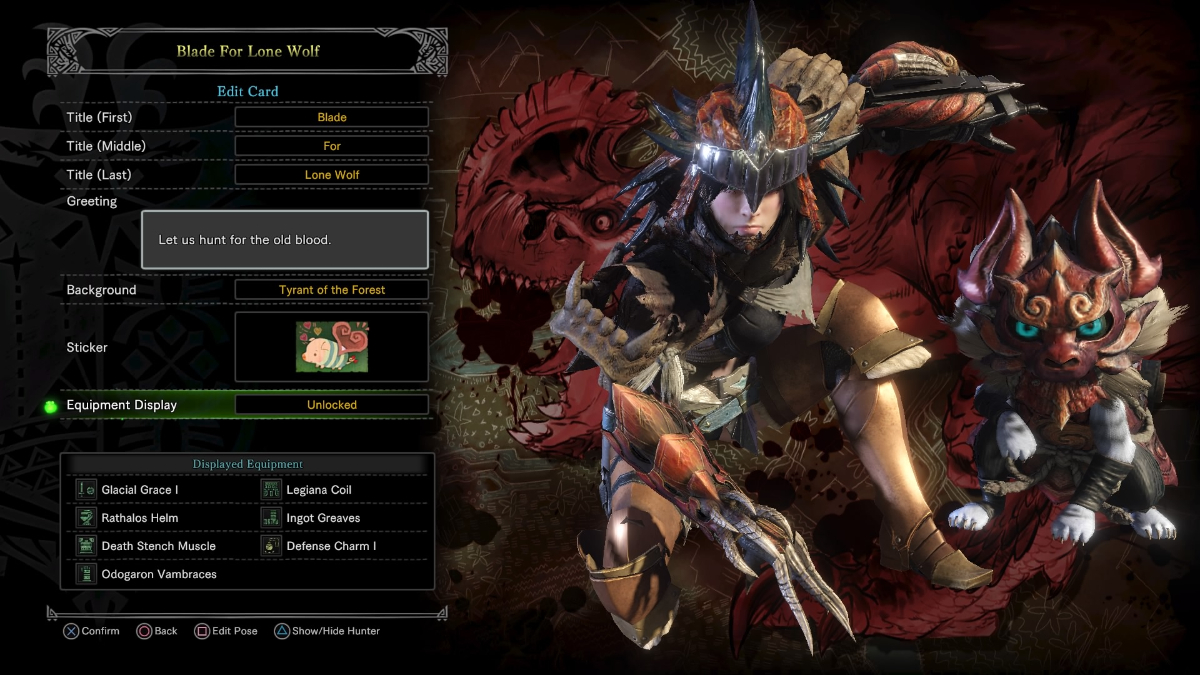Select the Rathalos Helm equipment entry
The image size is (1200, 675).
[139, 518]
